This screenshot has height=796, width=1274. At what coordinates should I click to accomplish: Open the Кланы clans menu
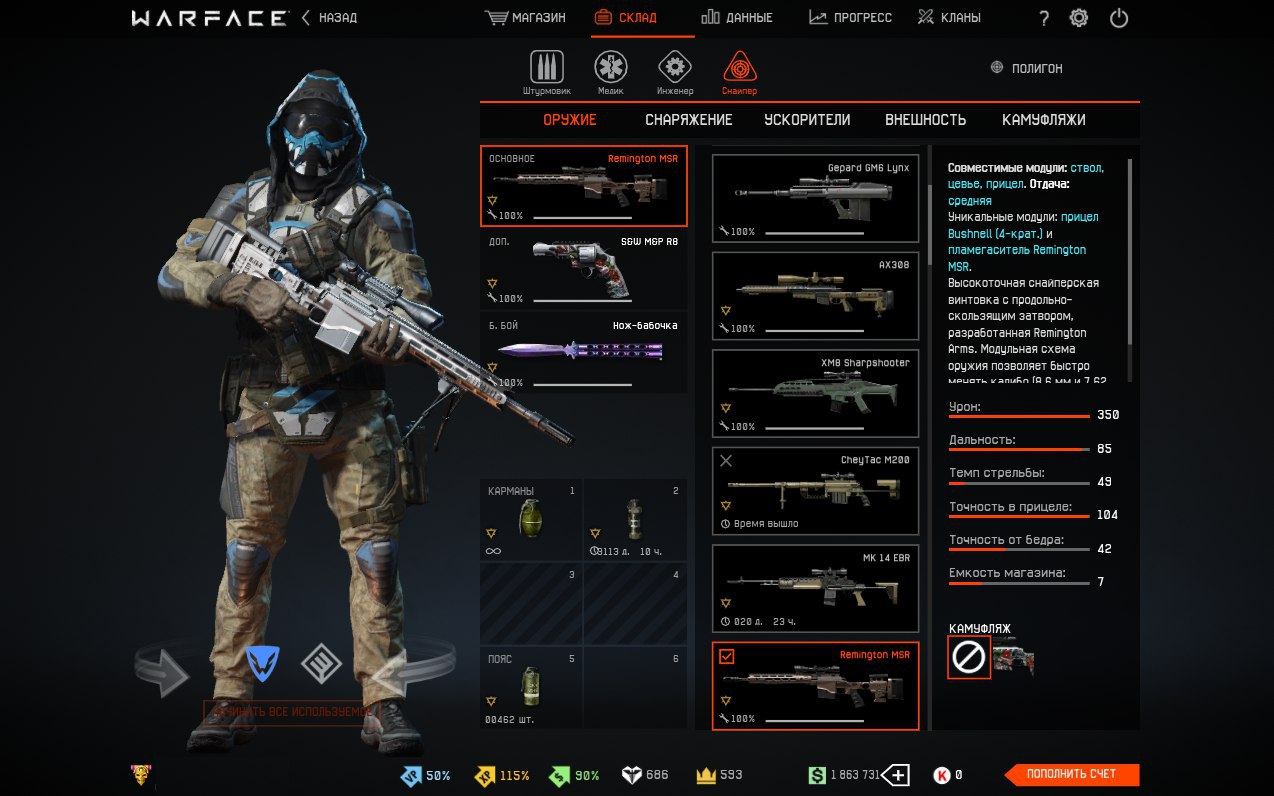[949, 18]
